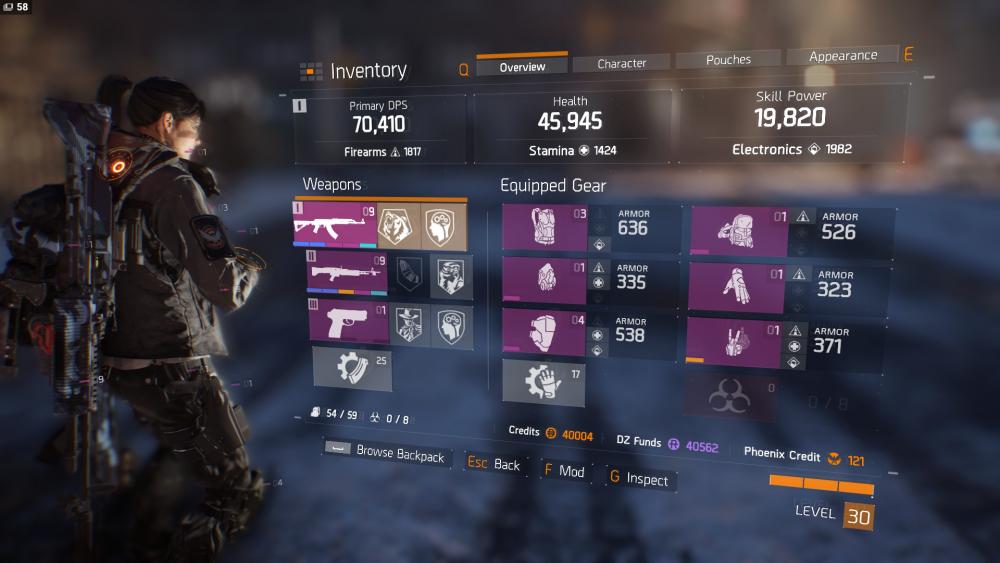Choose the mask gear with 335 armor

[x=544, y=280]
